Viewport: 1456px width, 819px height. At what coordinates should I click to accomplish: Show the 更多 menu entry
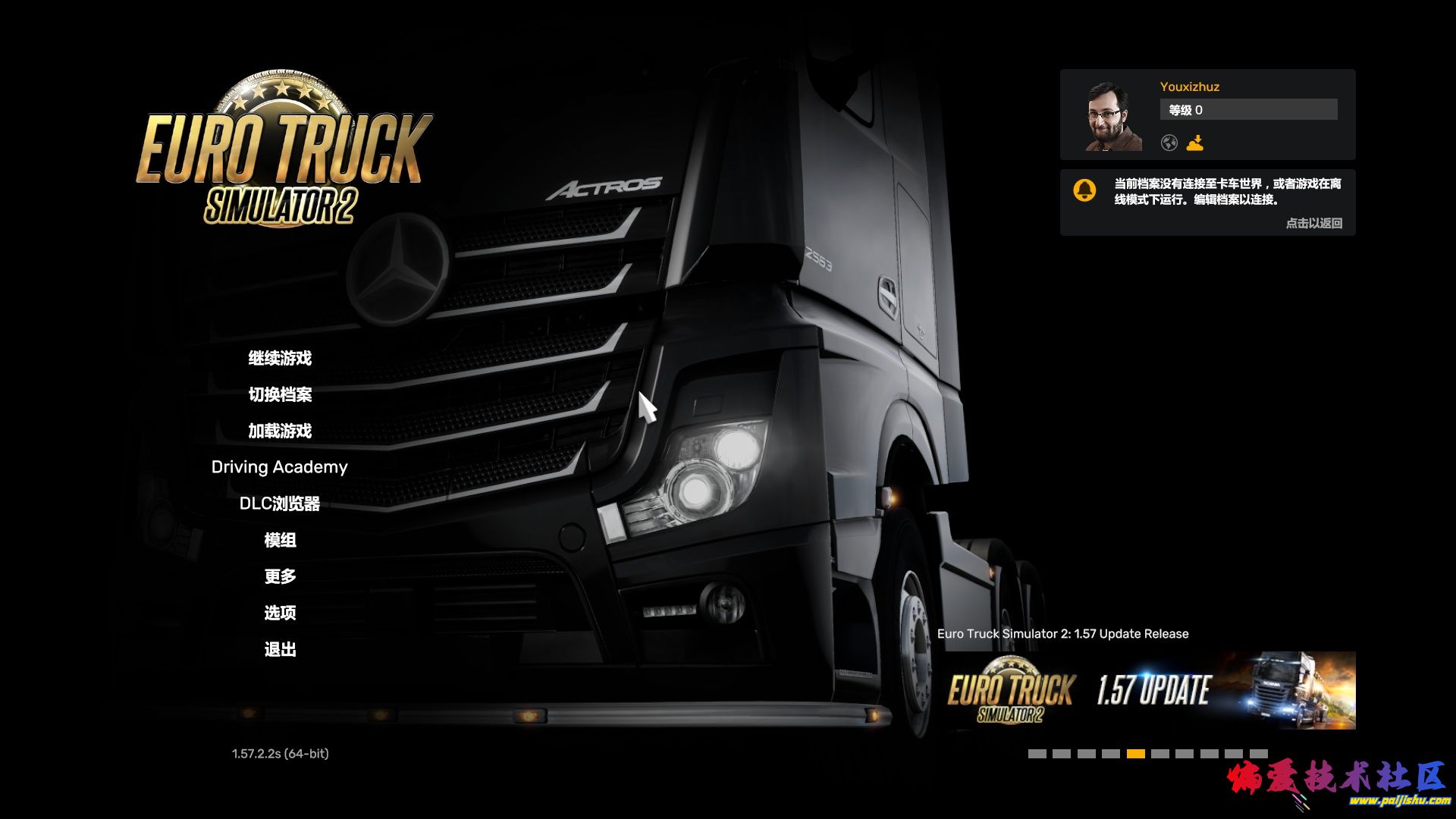point(280,576)
